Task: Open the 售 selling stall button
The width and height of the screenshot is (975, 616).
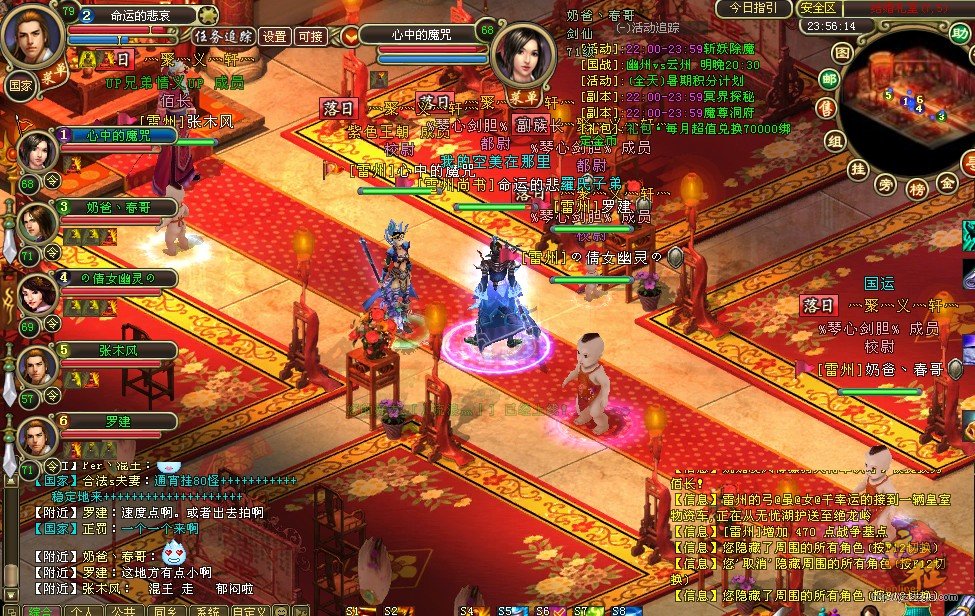Action: tap(825, 108)
